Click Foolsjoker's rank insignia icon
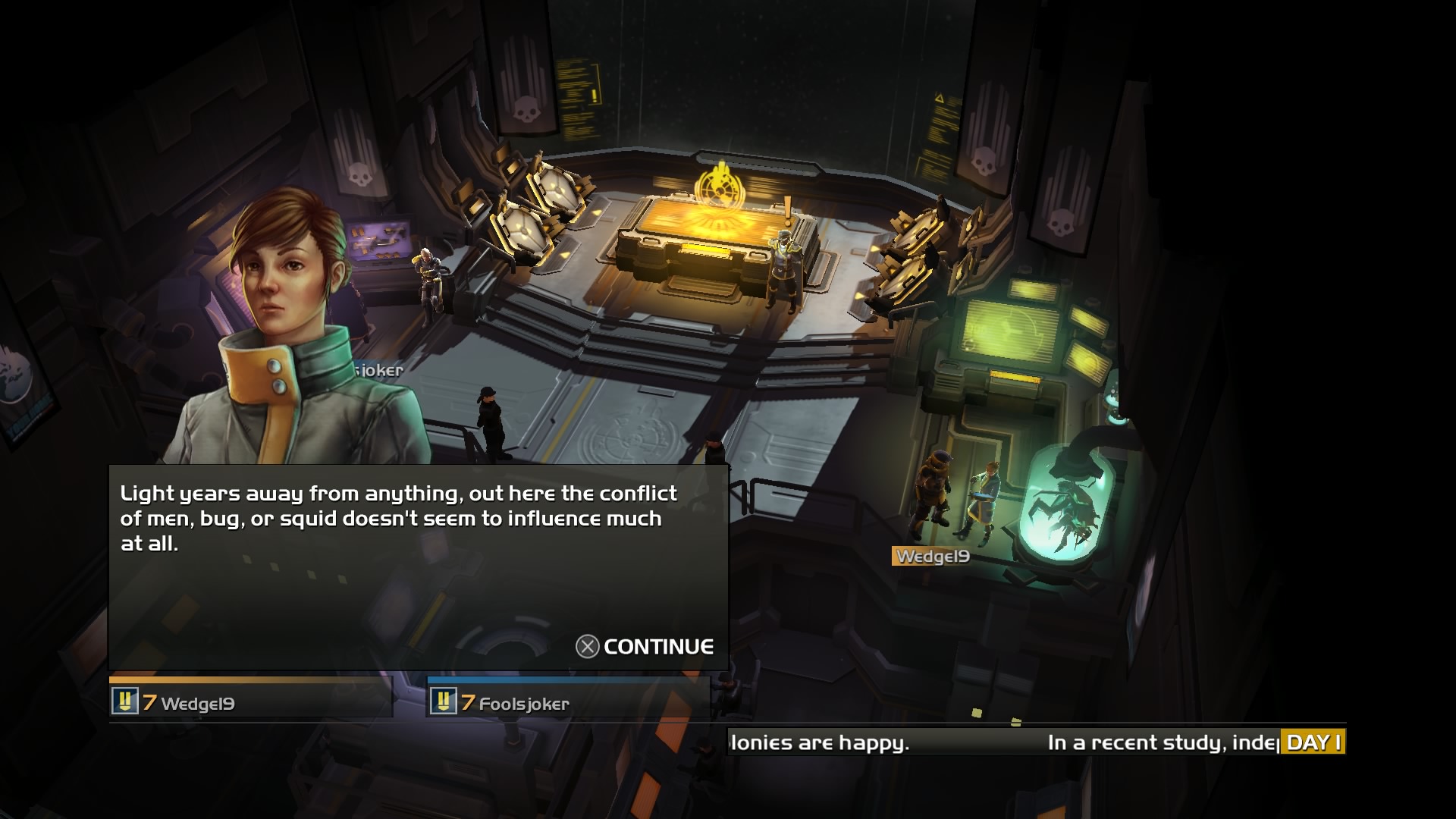Viewport: 1456px width, 819px height. tap(446, 701)
